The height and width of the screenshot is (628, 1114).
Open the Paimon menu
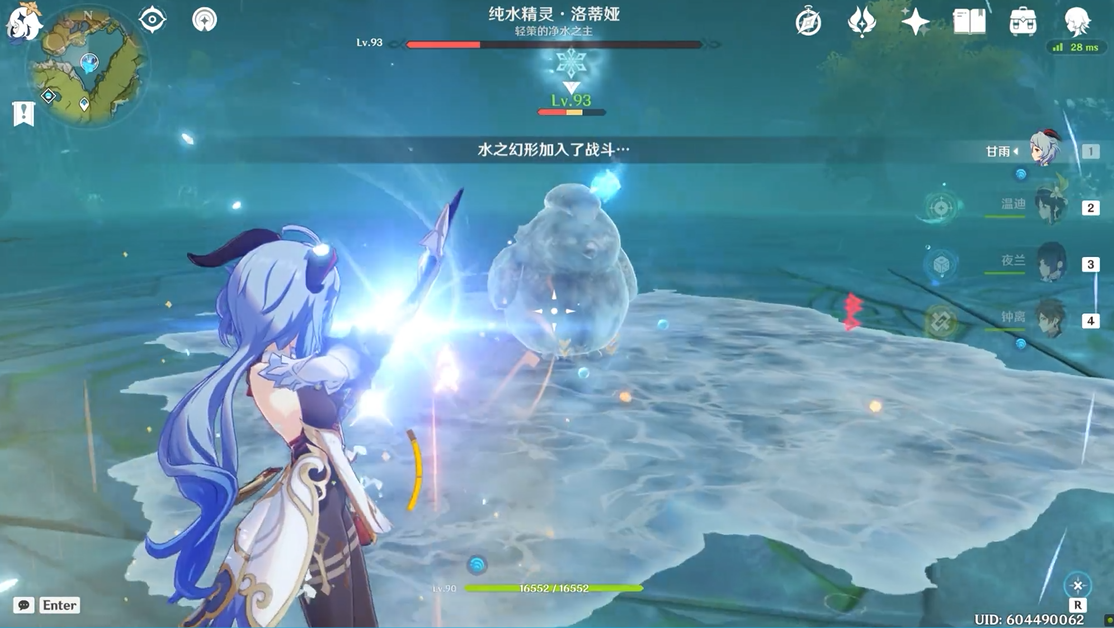point(22,22)
